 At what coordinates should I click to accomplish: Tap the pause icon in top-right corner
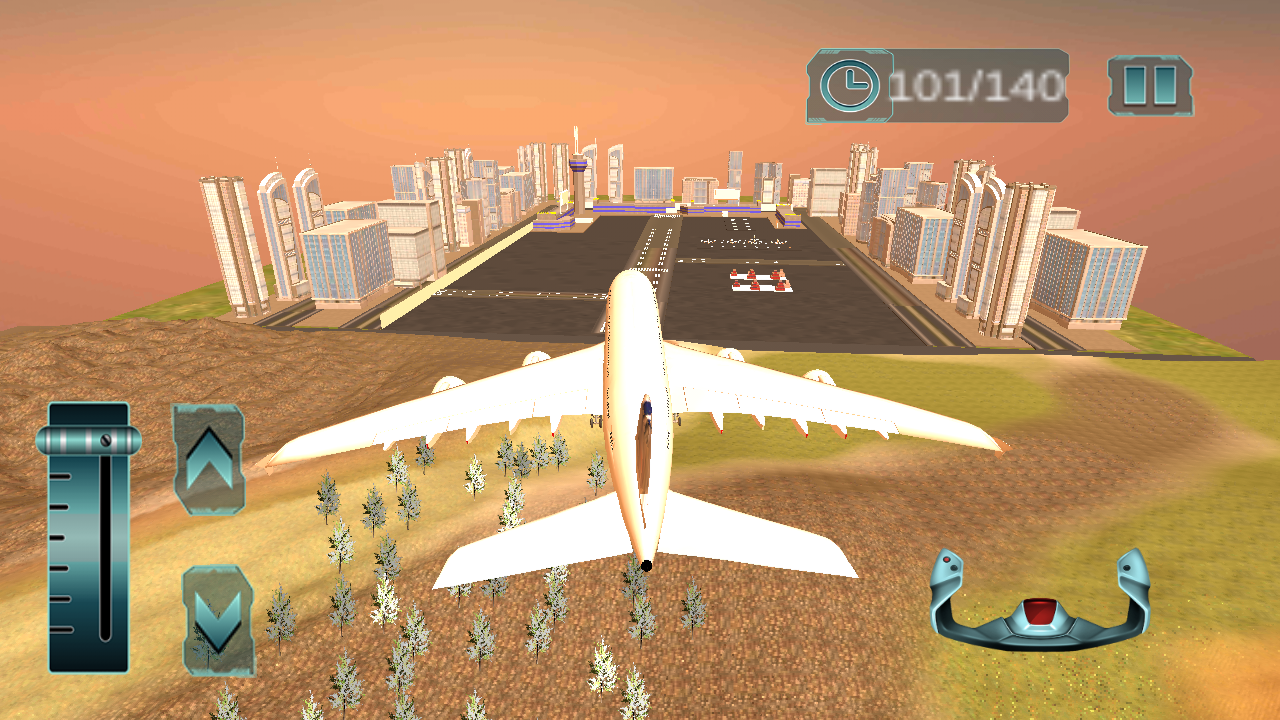pyautogui.click(x=1150, y=83)
